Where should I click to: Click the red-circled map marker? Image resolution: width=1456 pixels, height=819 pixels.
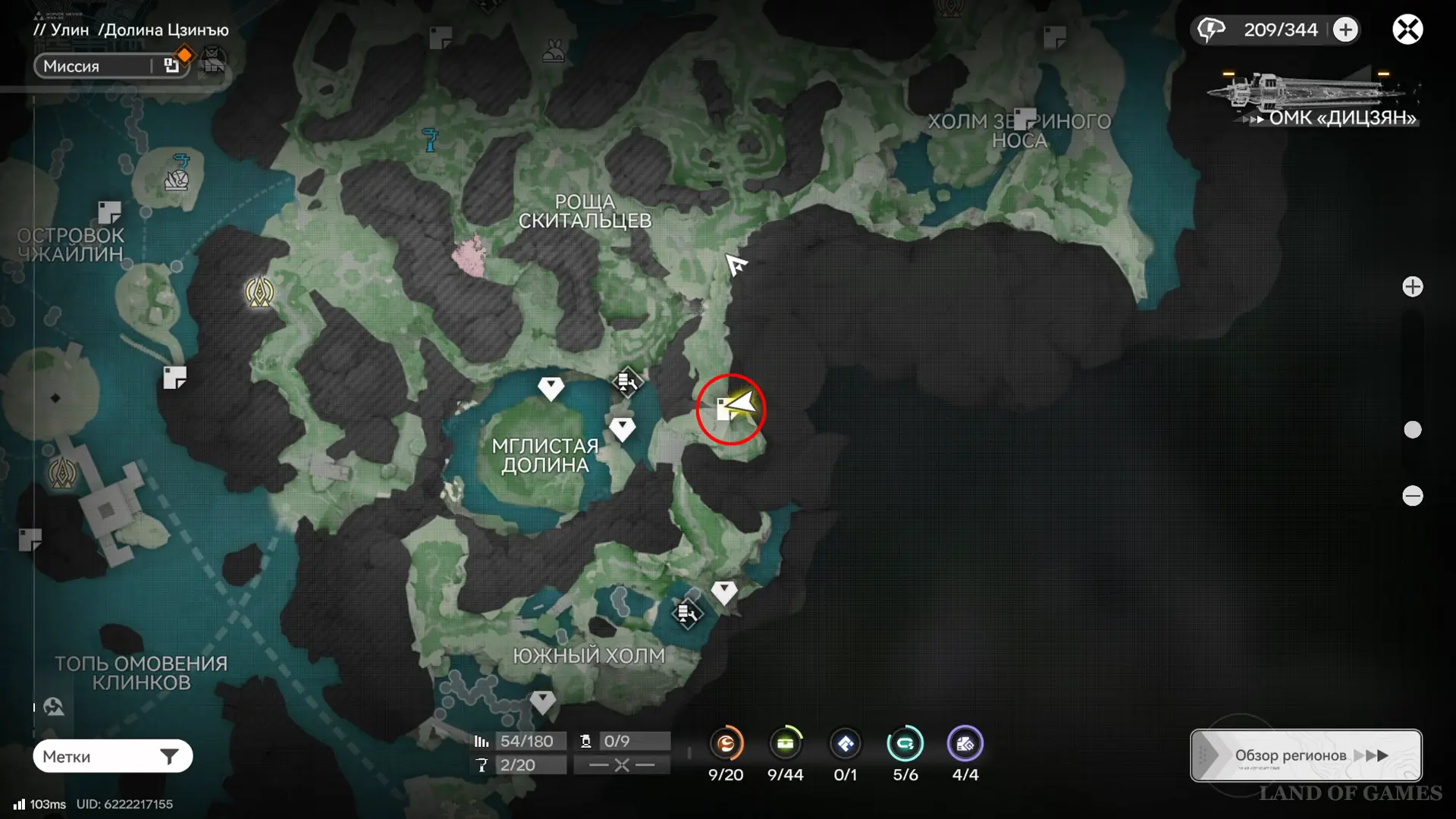point(730,409)
